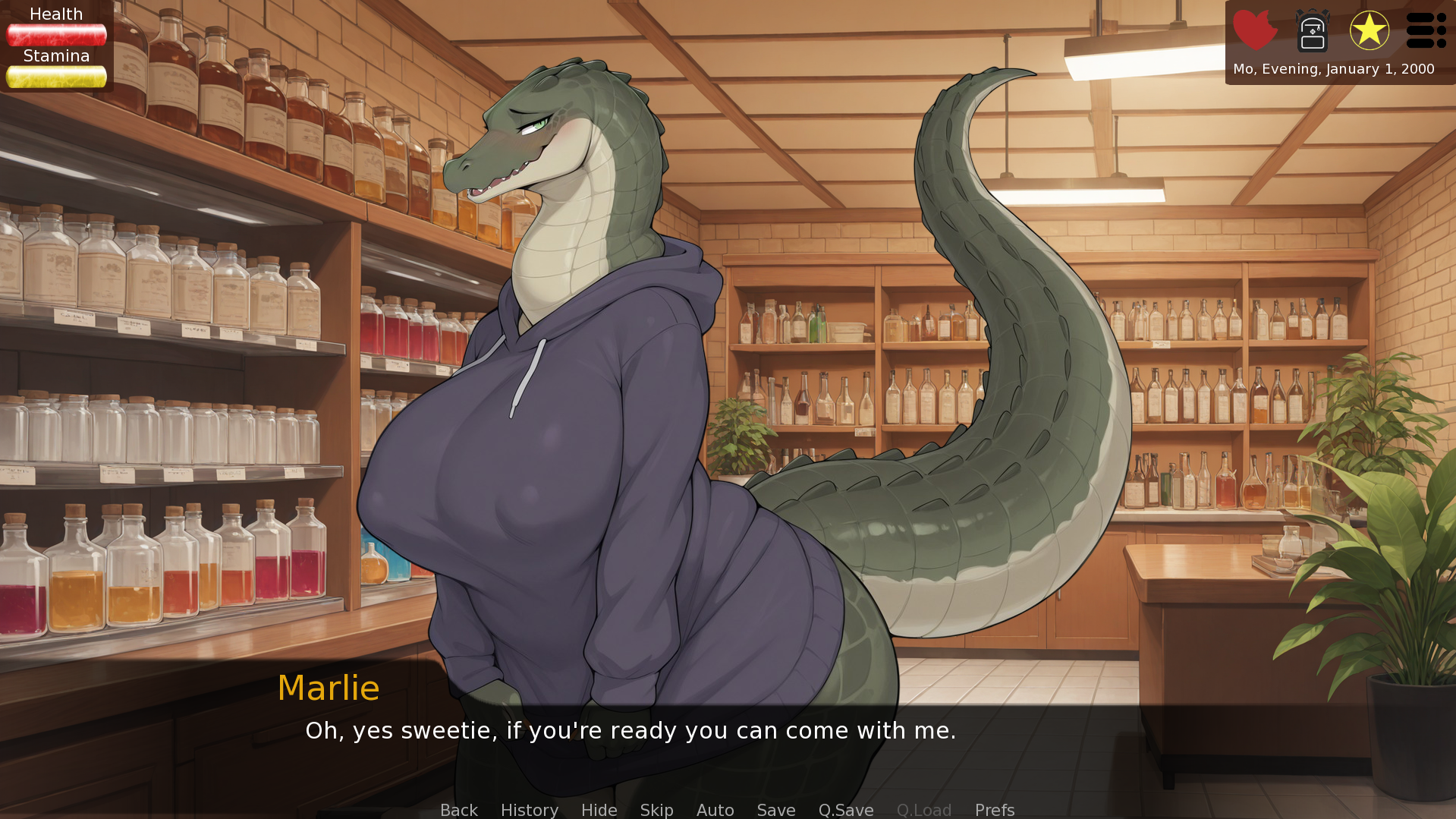
Task: Enable Auto-play dialogue mode
Action: tap(715, 809)
